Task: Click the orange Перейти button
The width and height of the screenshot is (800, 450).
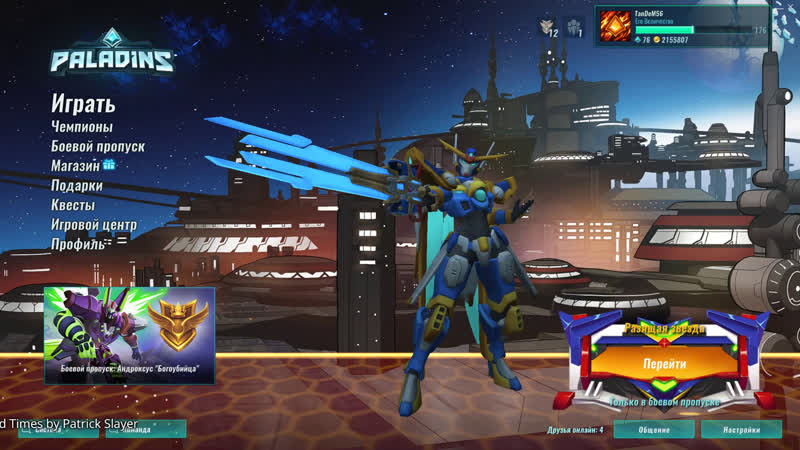Action: click(664, 364)
